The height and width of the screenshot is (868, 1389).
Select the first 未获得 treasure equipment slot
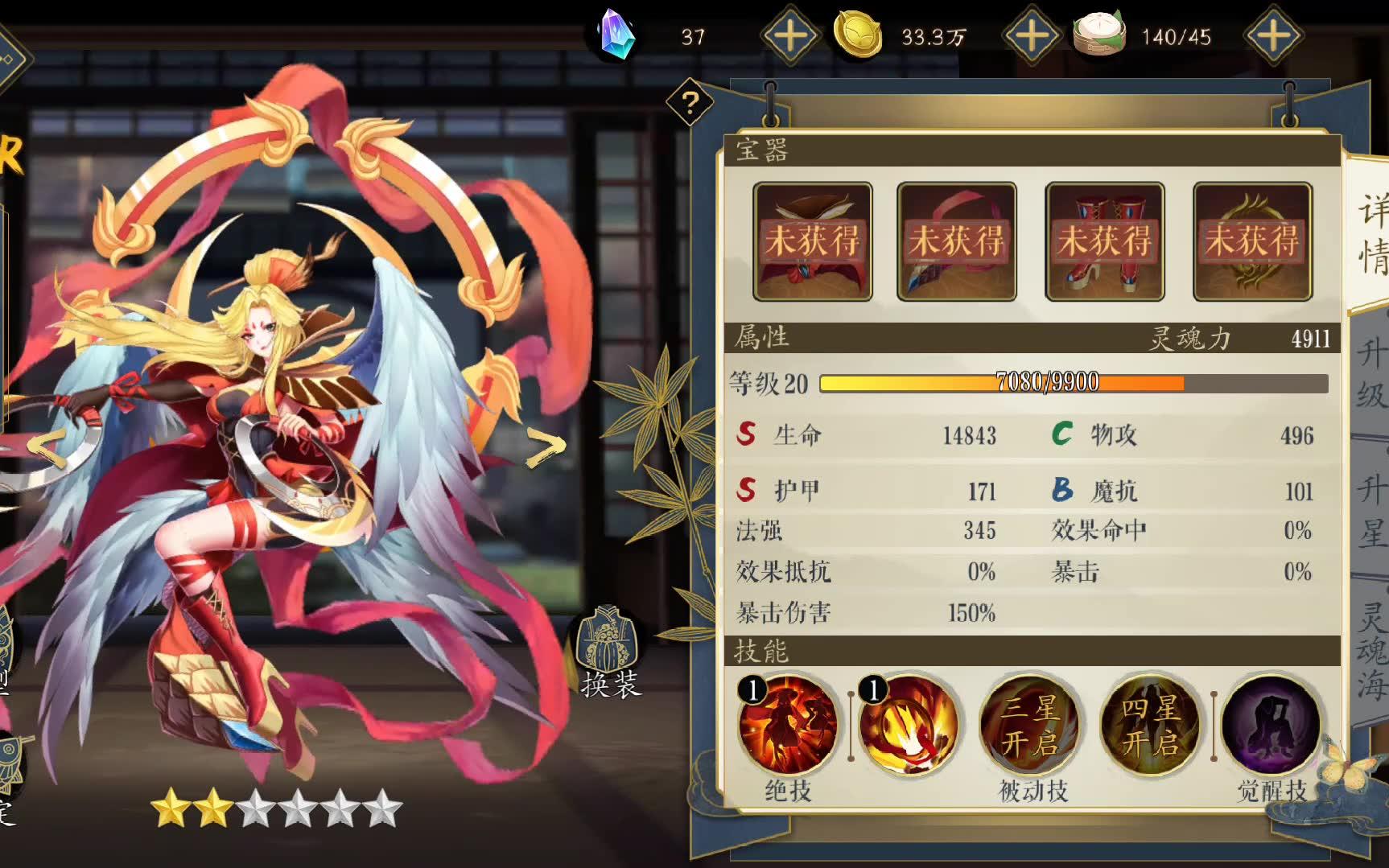pyautogui.click(x=812, y=241)
